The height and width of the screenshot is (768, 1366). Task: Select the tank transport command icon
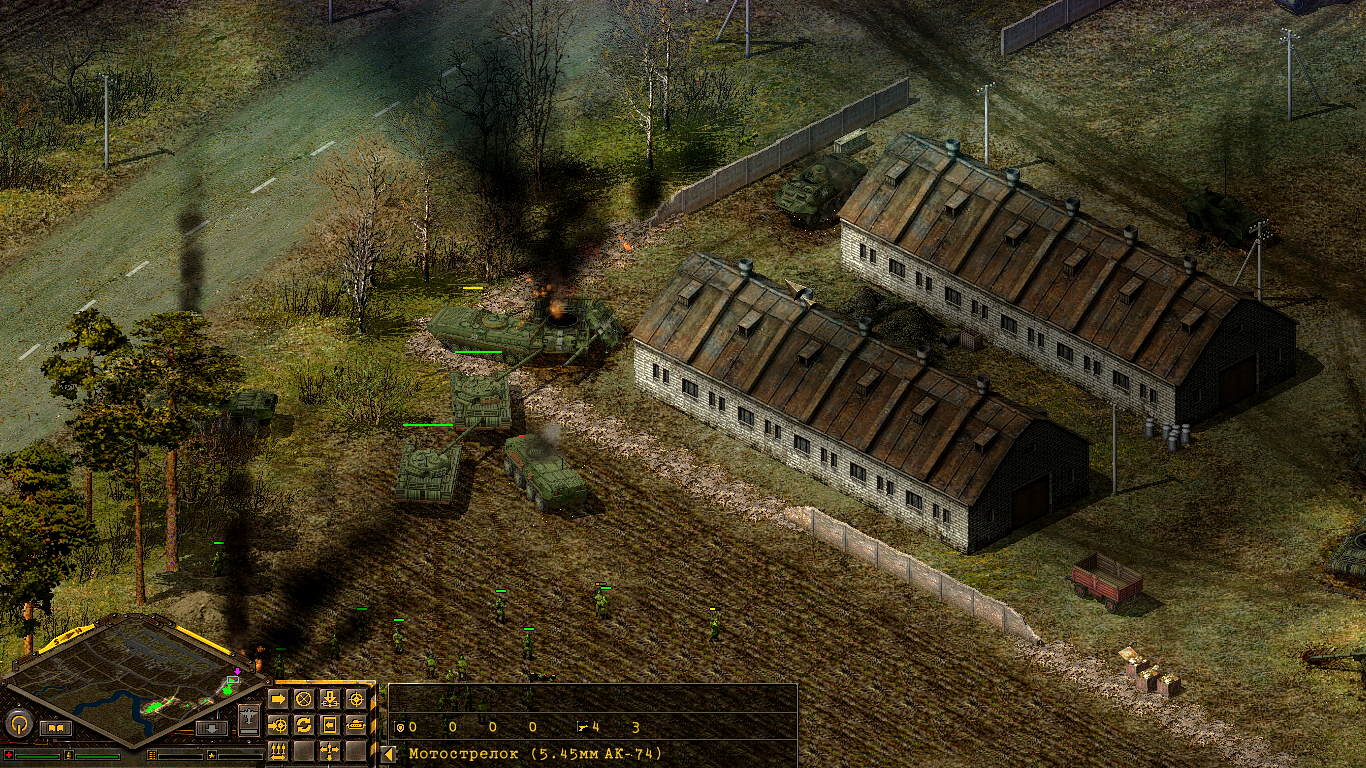pos(357,725)
